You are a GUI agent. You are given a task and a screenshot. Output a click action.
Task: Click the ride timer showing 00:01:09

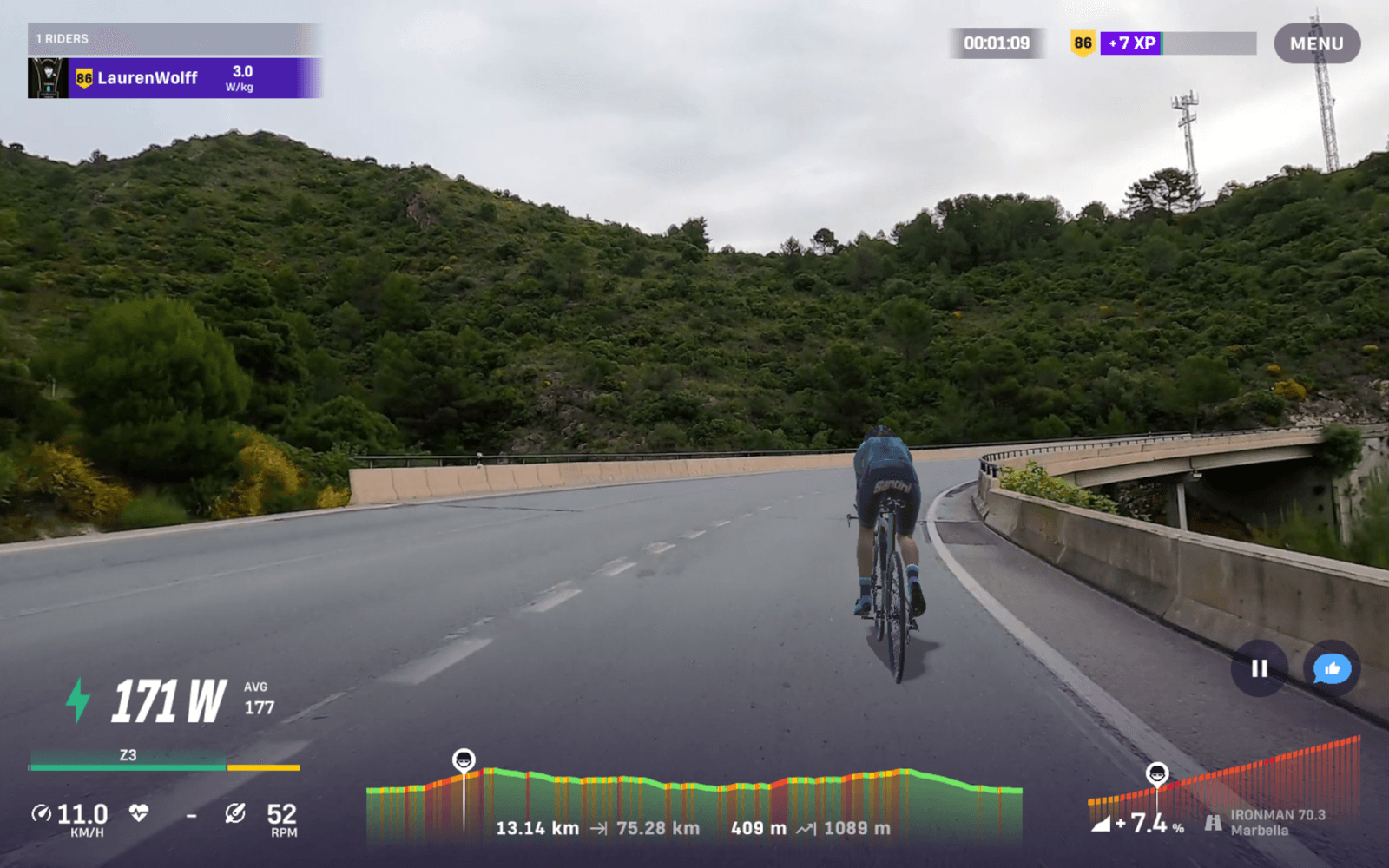click(996, 42)
